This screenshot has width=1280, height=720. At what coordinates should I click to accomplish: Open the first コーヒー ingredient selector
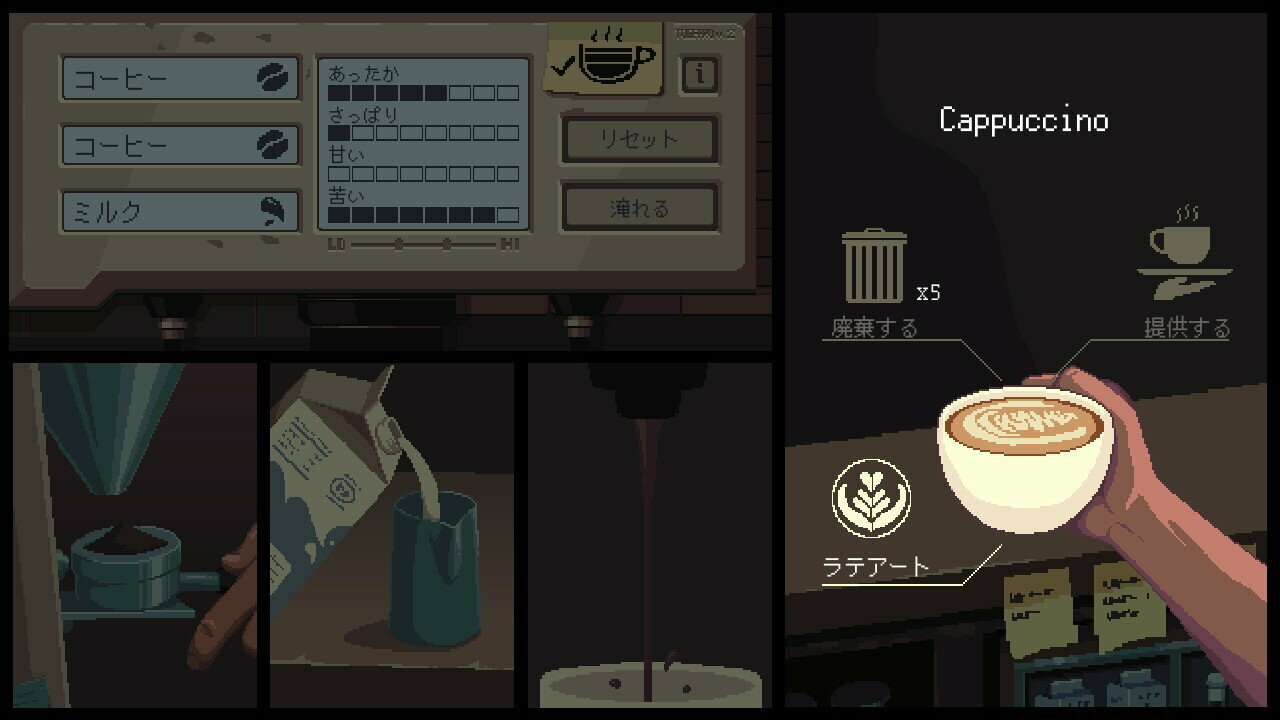click(x=170, y=79)
